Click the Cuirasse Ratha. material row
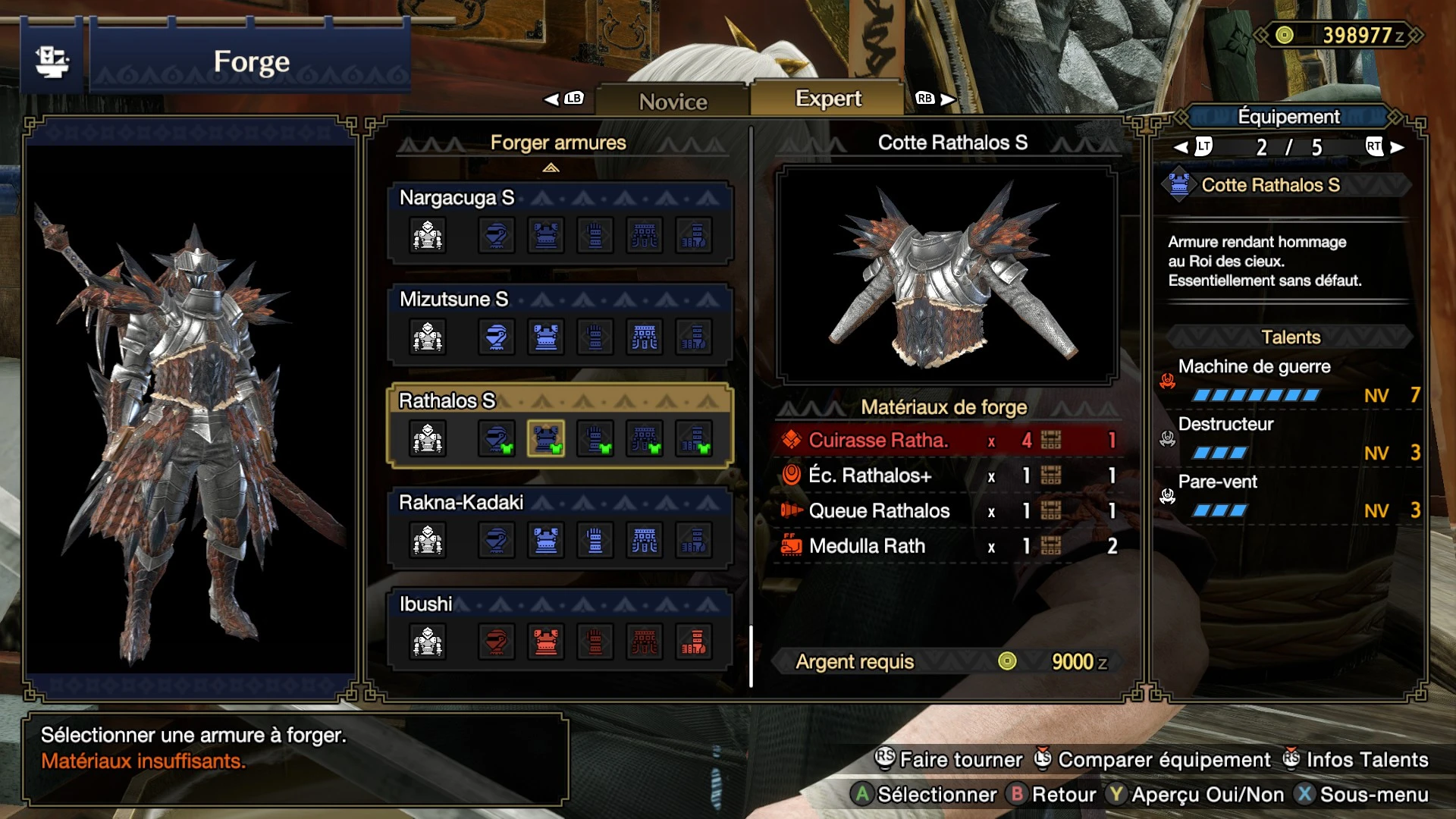The width and height of the screenshot is (1456, 819). click(946, 441)
